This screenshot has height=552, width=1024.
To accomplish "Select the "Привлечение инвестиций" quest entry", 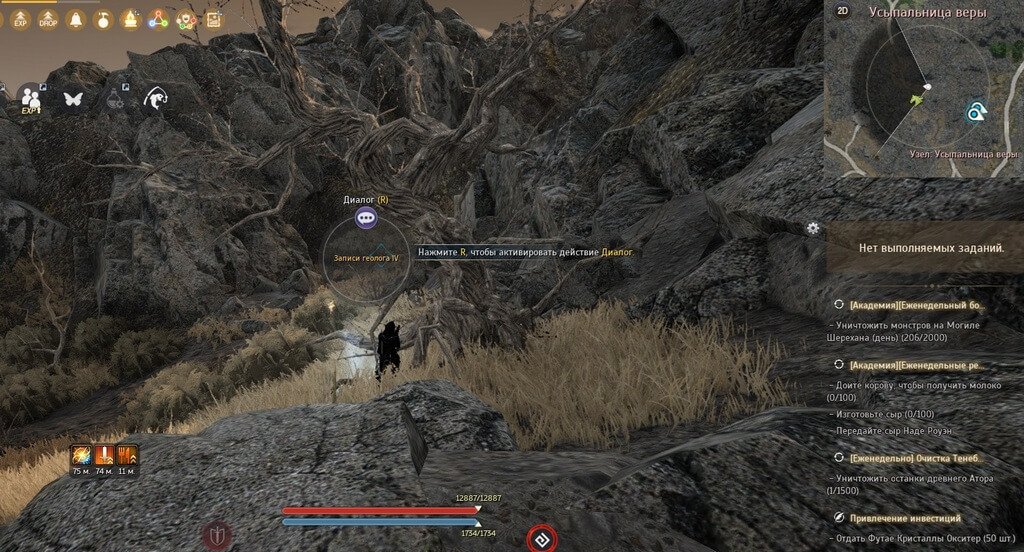I will click(x=904, y=518).
